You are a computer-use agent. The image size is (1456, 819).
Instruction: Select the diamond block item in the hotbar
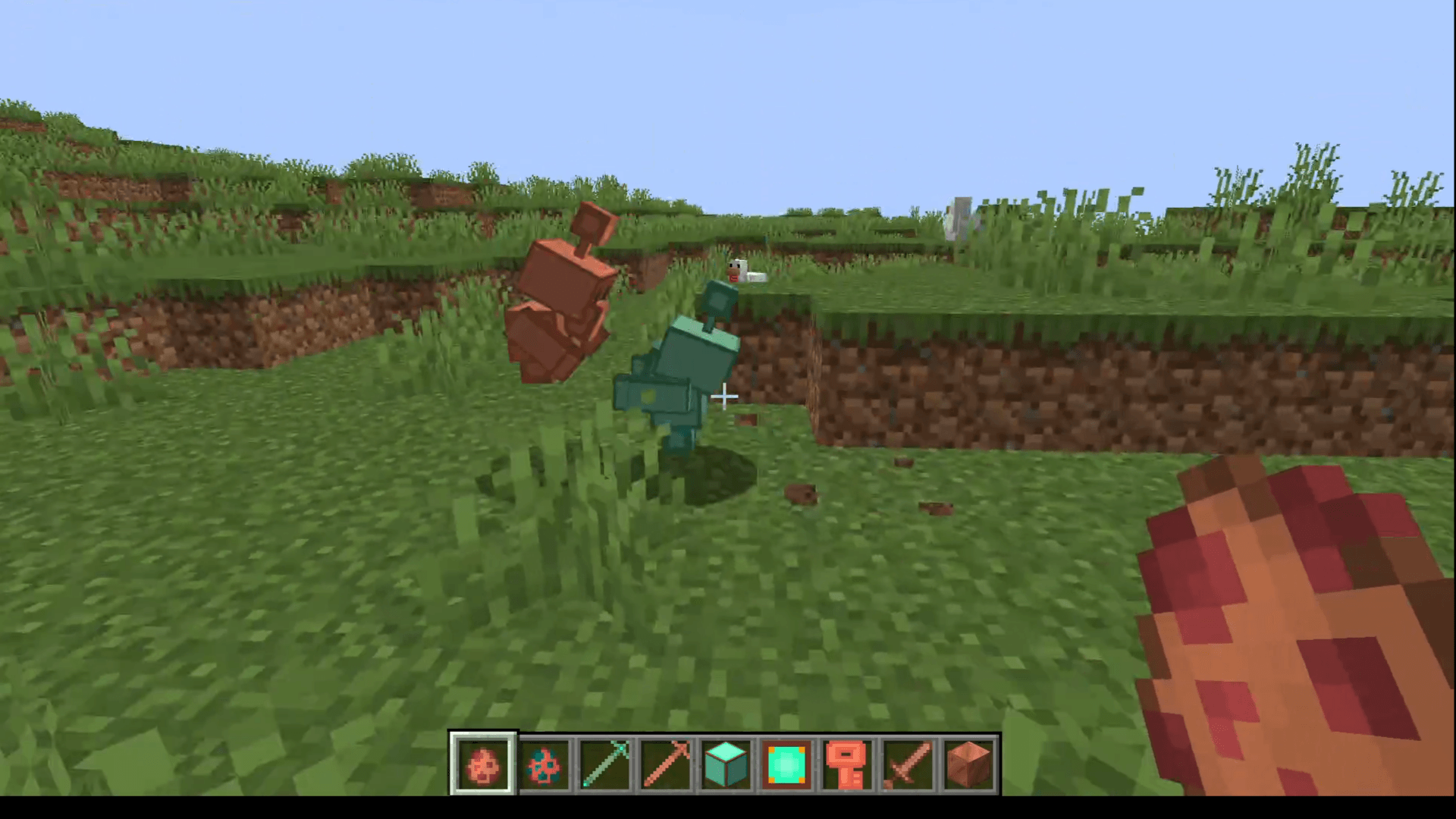[x=726, y=764]
